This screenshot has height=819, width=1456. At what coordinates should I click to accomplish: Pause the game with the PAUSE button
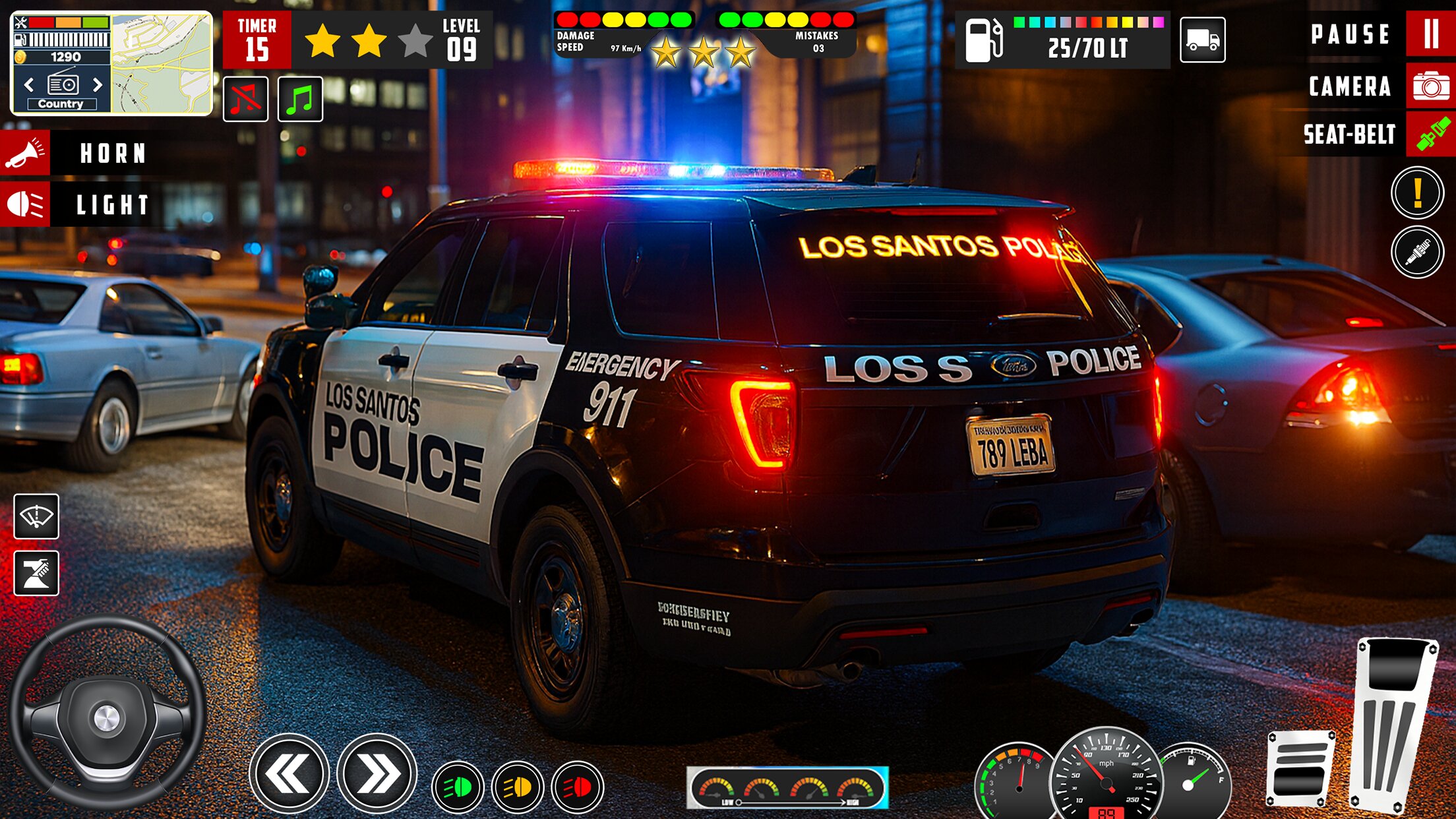point(1430,34)
